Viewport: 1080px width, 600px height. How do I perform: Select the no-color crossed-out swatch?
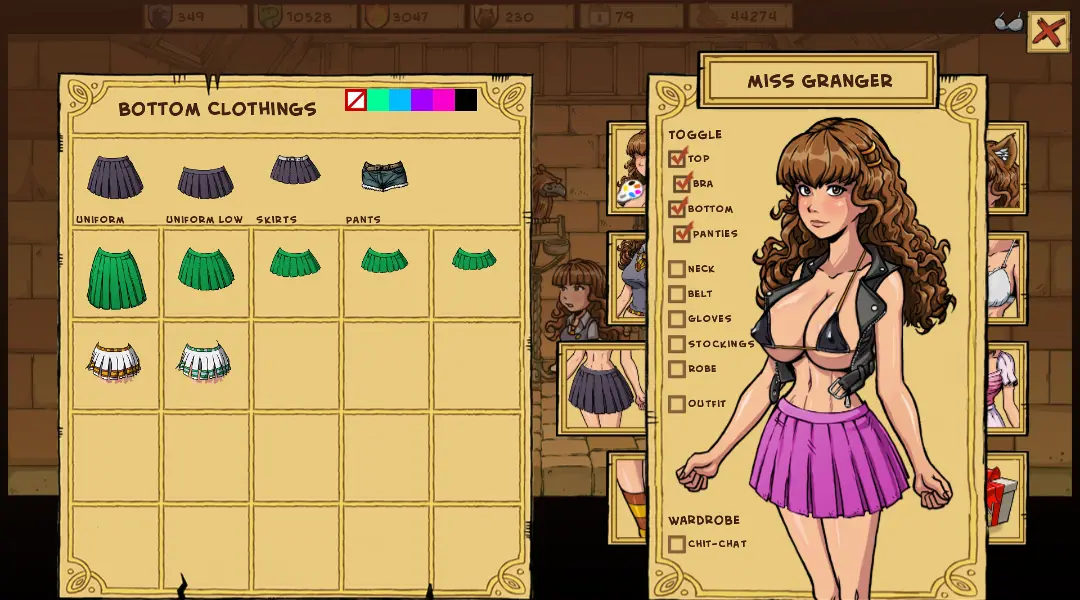click(356, 100)
